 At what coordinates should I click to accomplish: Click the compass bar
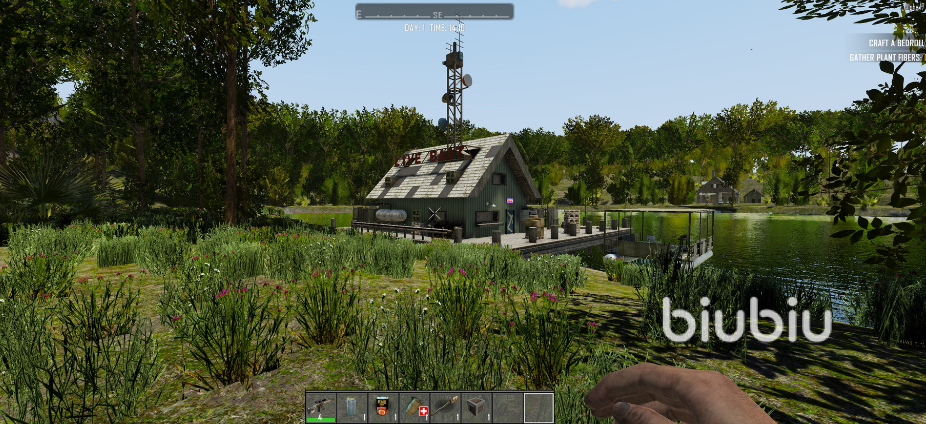pos(434,12)
